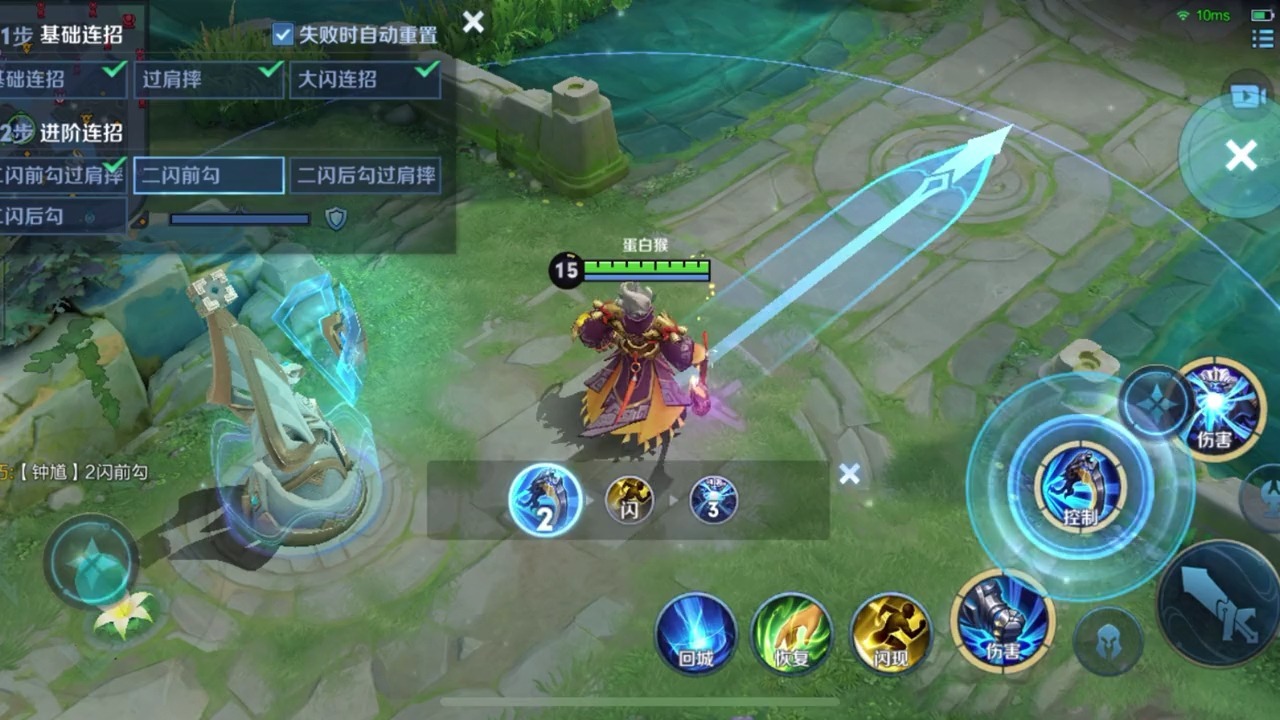Tap the skill icon numbered 3 in hint bar
This screenshot has height=720, width=1280.
click(x=713, y=500)
